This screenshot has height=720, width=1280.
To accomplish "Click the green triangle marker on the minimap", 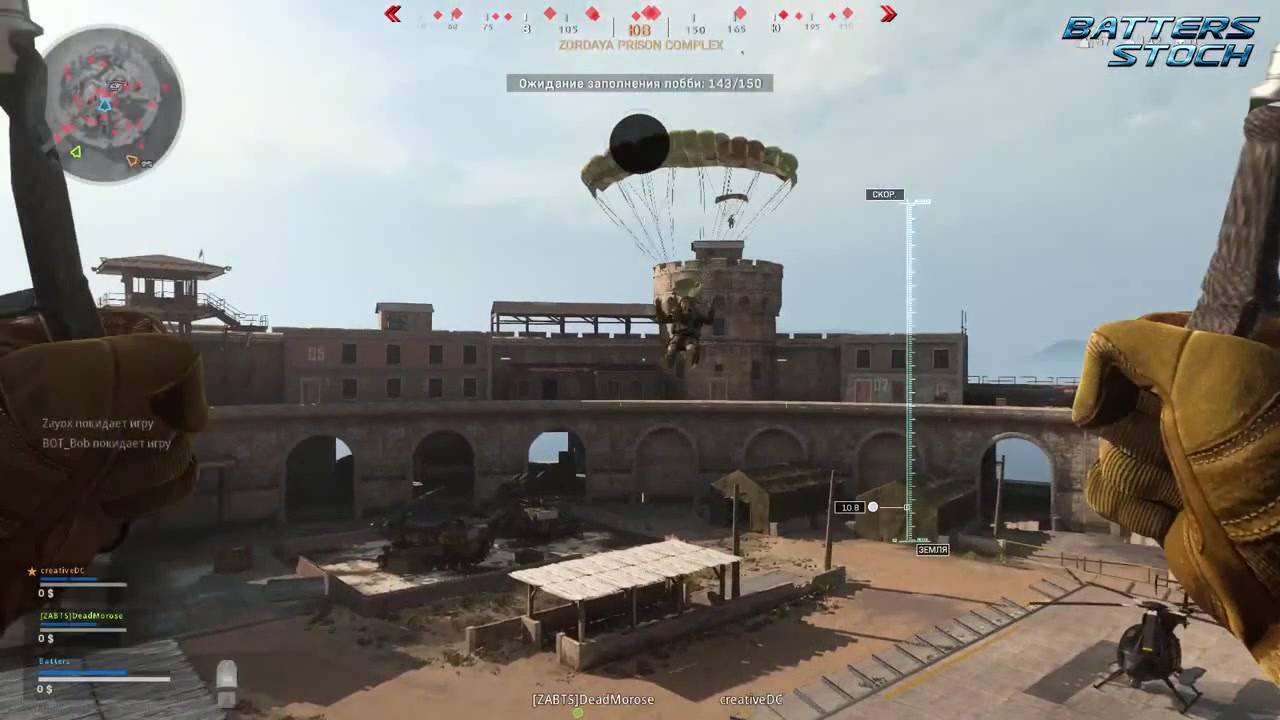I will click(75, 152).
